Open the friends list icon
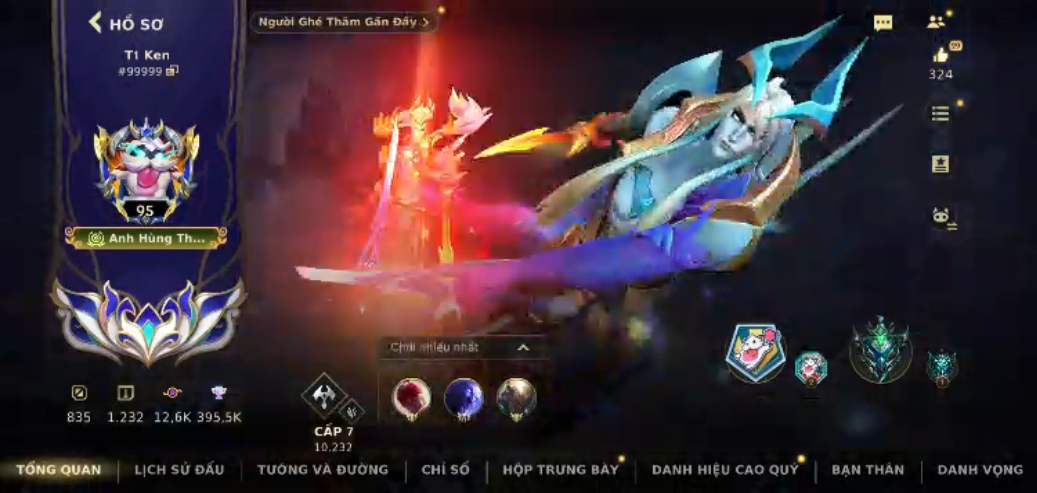The image size is (1037, 493). (936, 22)
